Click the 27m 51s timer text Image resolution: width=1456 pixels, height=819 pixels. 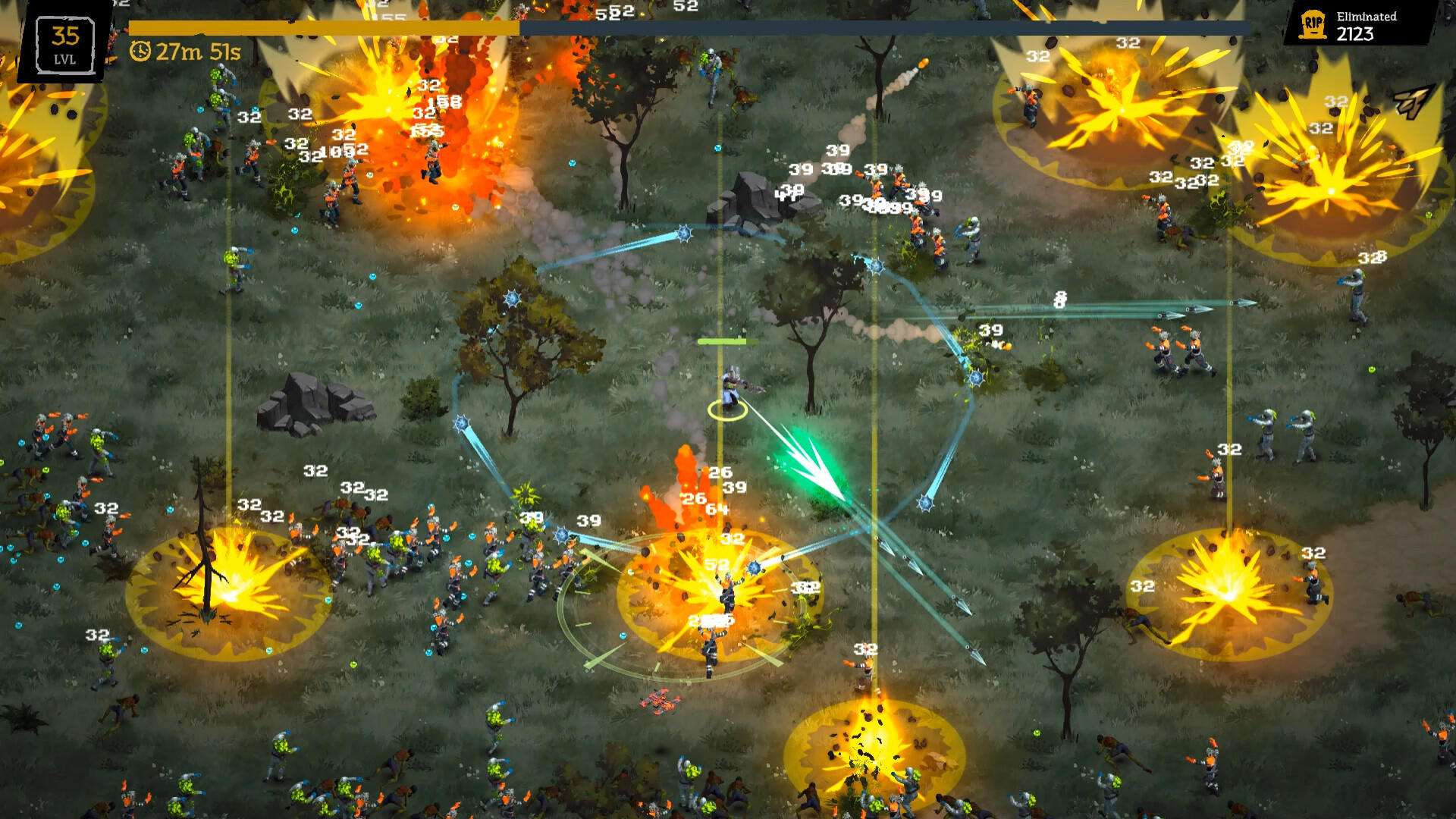tap(199, 52)
